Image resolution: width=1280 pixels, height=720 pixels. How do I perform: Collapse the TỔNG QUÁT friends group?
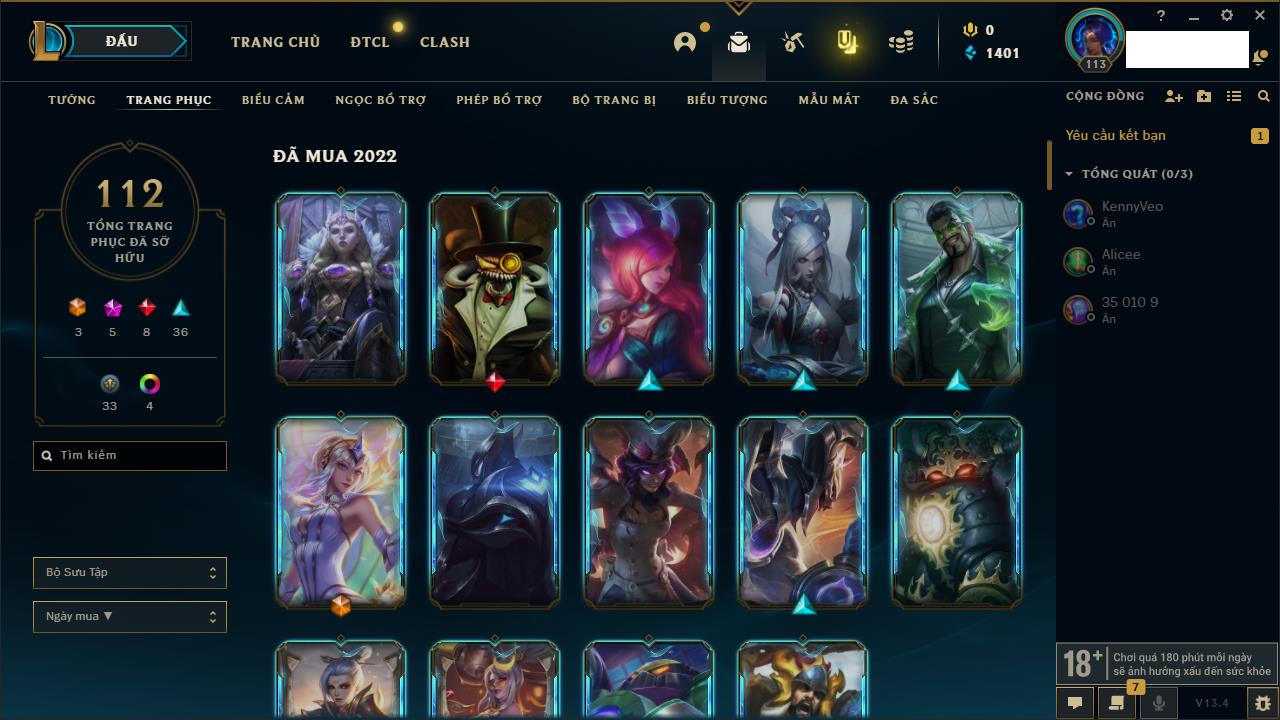pyautogui.click(x=1069, y=174)
